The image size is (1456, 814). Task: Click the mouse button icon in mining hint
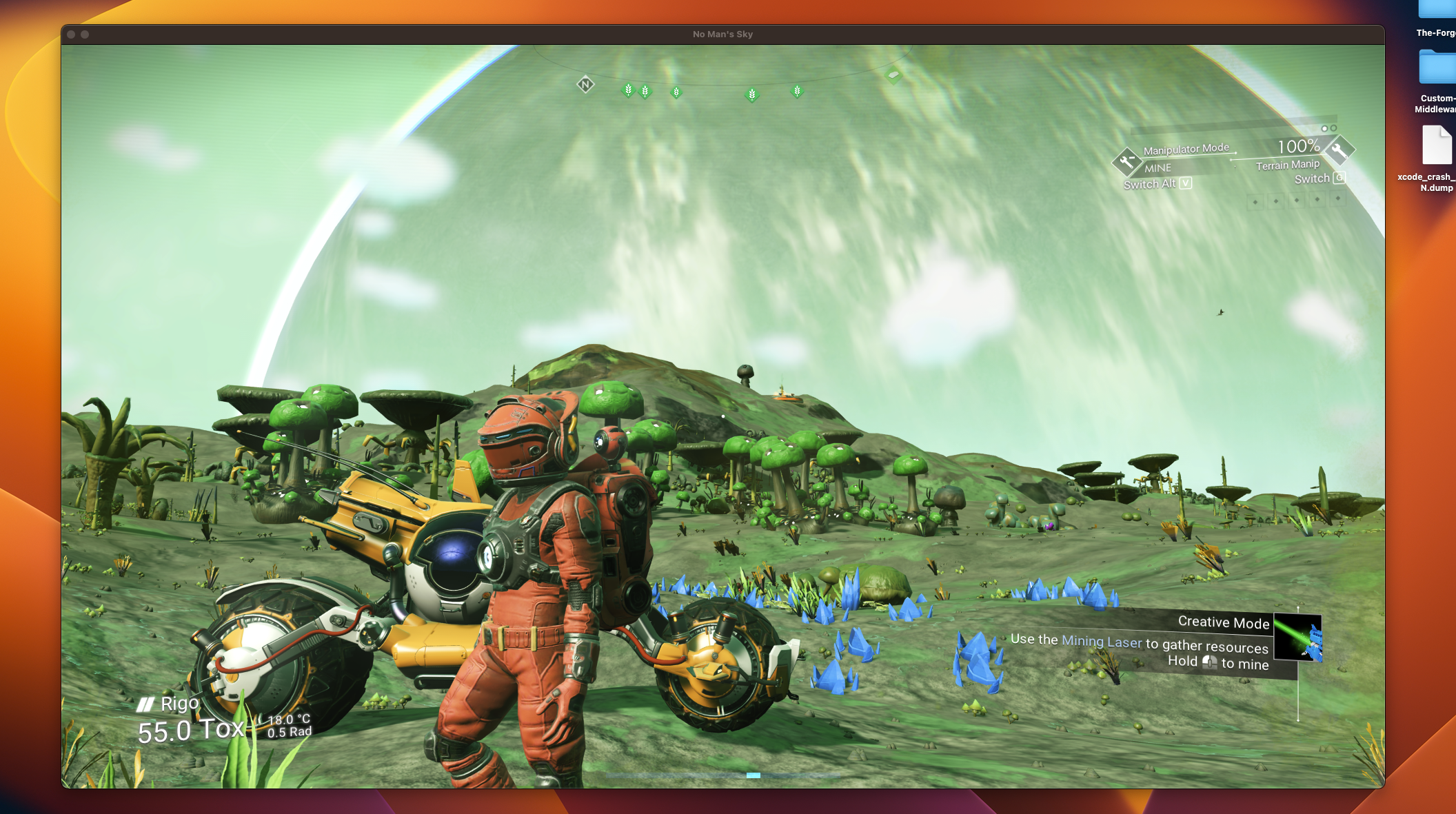pos(1211,662)
